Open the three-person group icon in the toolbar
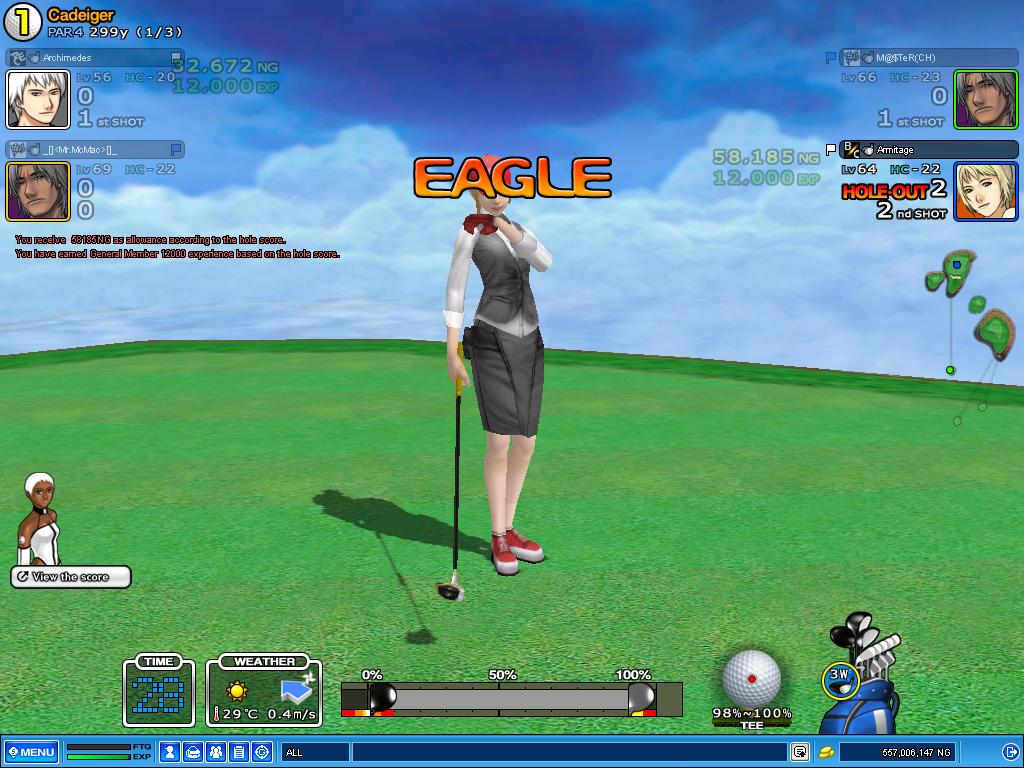 click(216, 752)
